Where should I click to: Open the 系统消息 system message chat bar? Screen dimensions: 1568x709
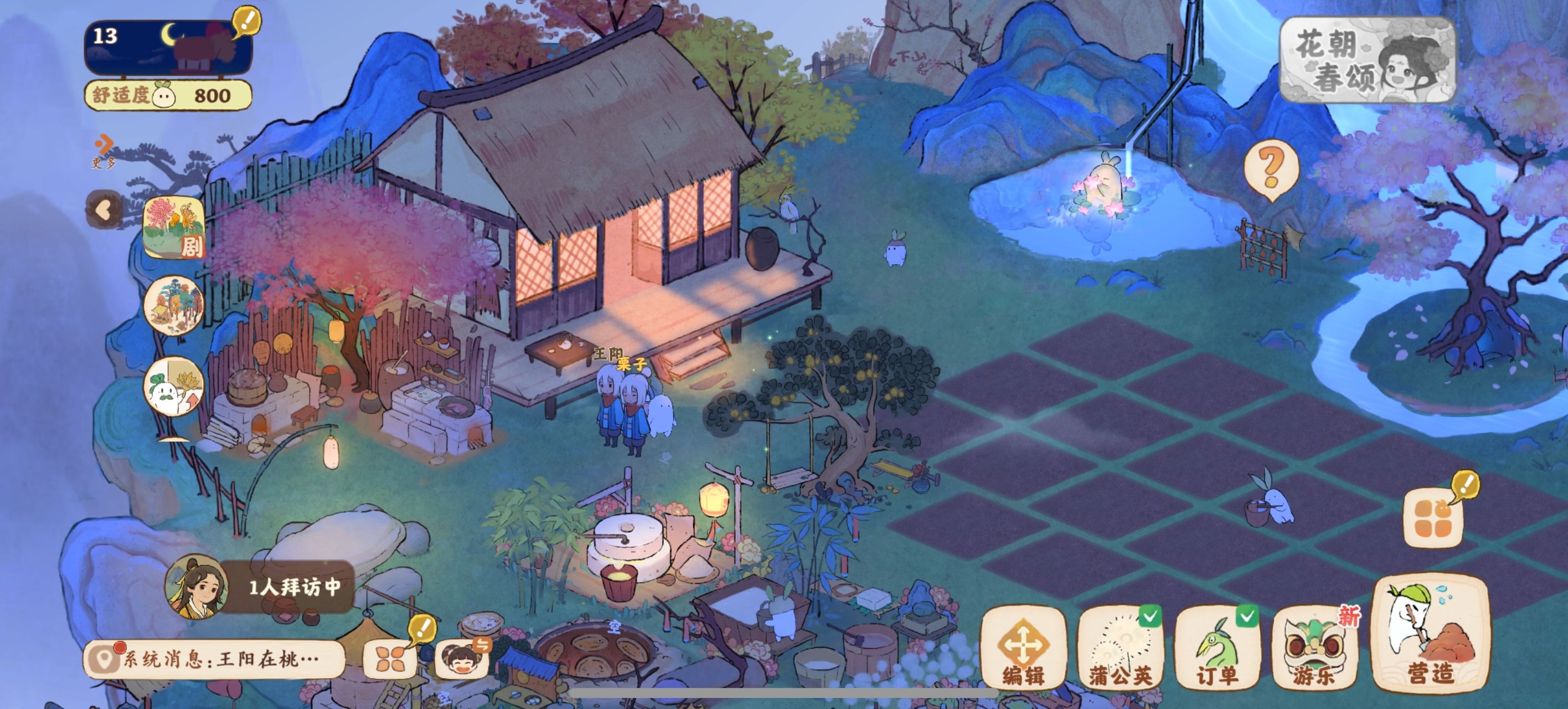pyautogui.click(x=213, y=659)
